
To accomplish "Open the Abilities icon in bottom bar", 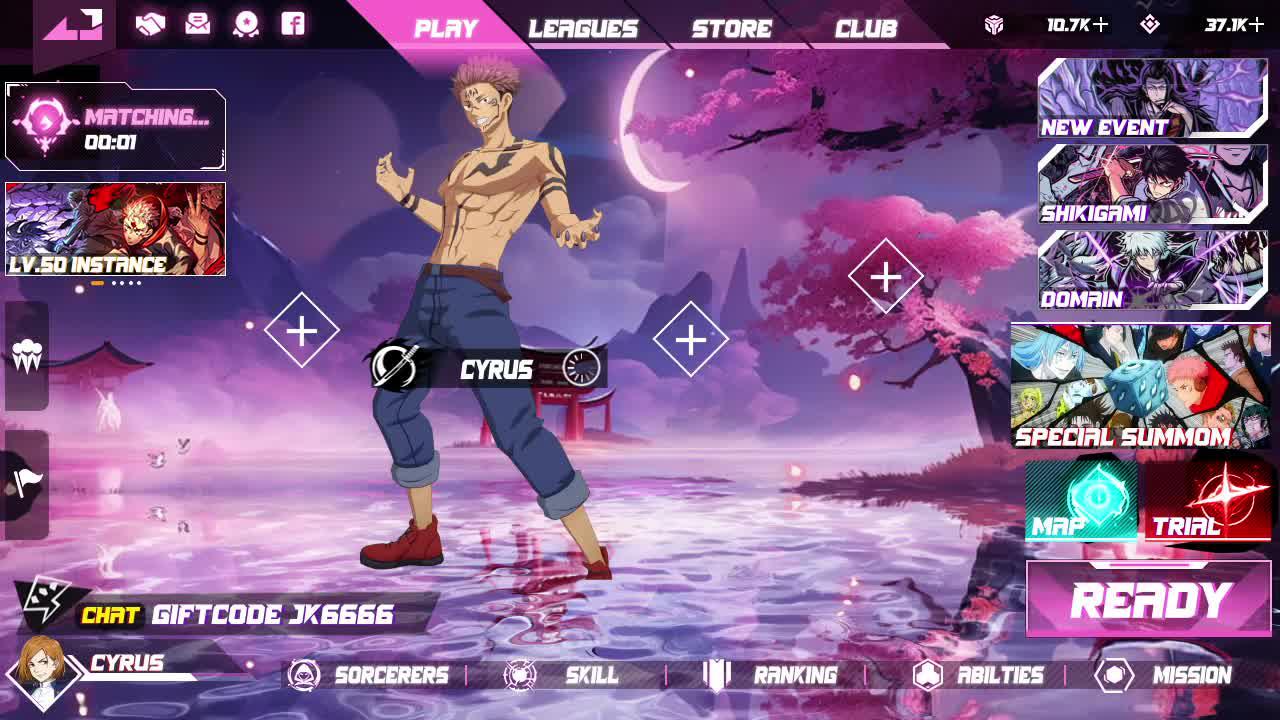I will coord(926,676).
